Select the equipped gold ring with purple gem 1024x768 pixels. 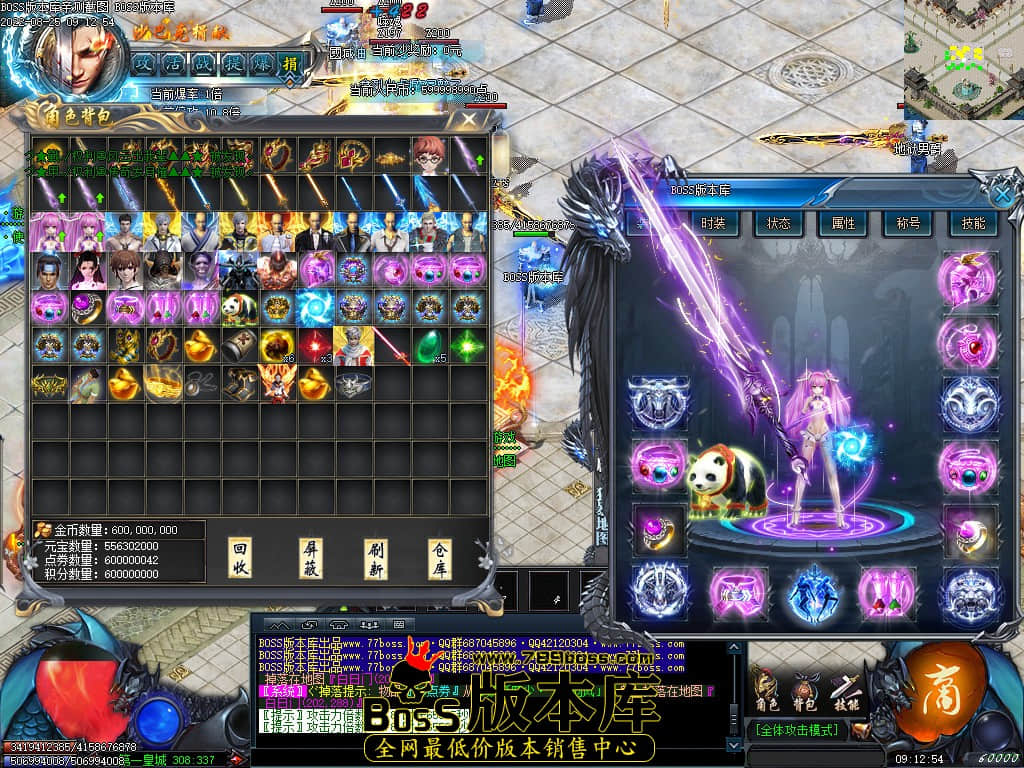(x=660, y=529)
